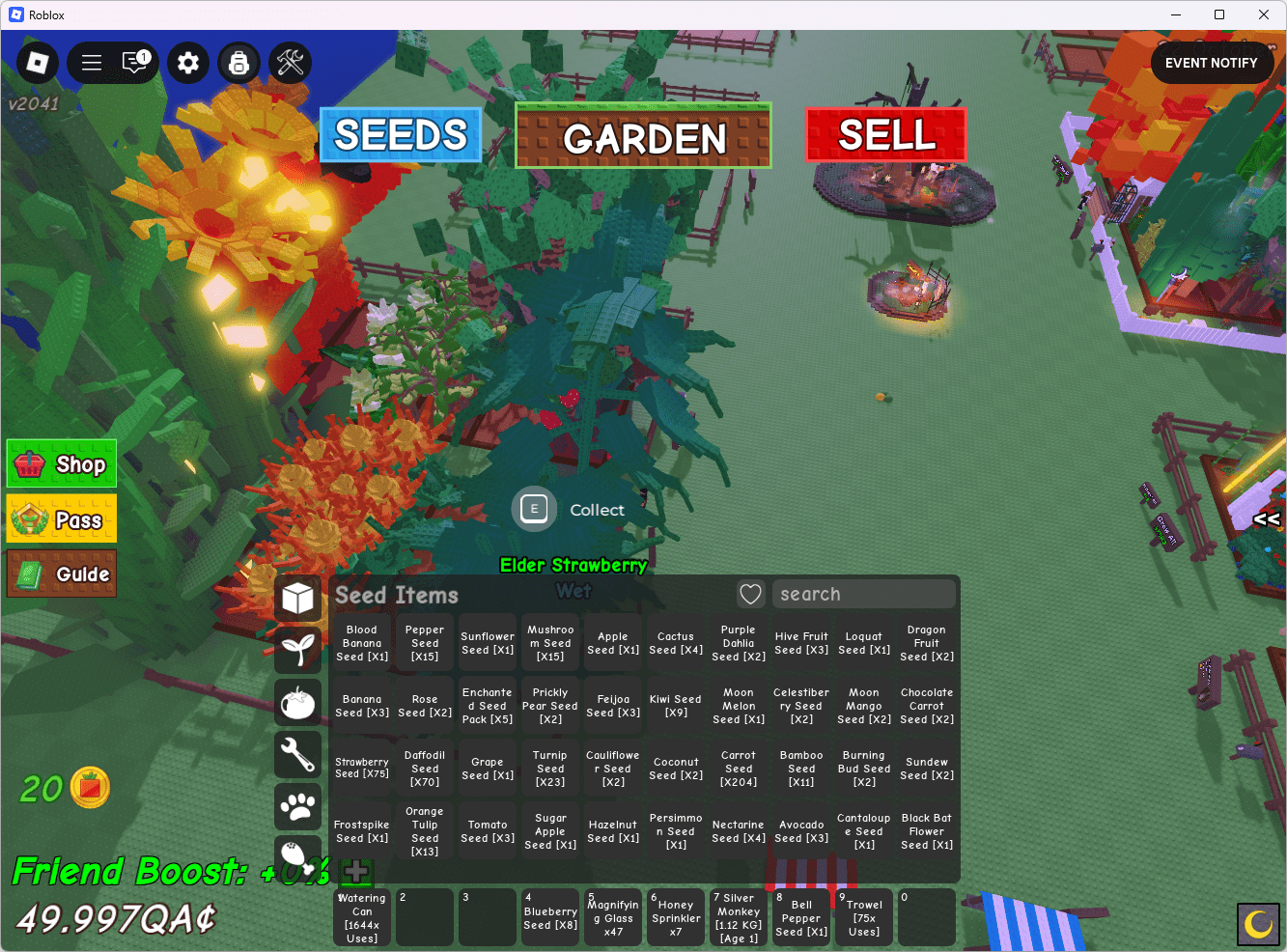The image size is (1287, 952).
Task: Select the cube all-items tab
Action: click(298, 598)
